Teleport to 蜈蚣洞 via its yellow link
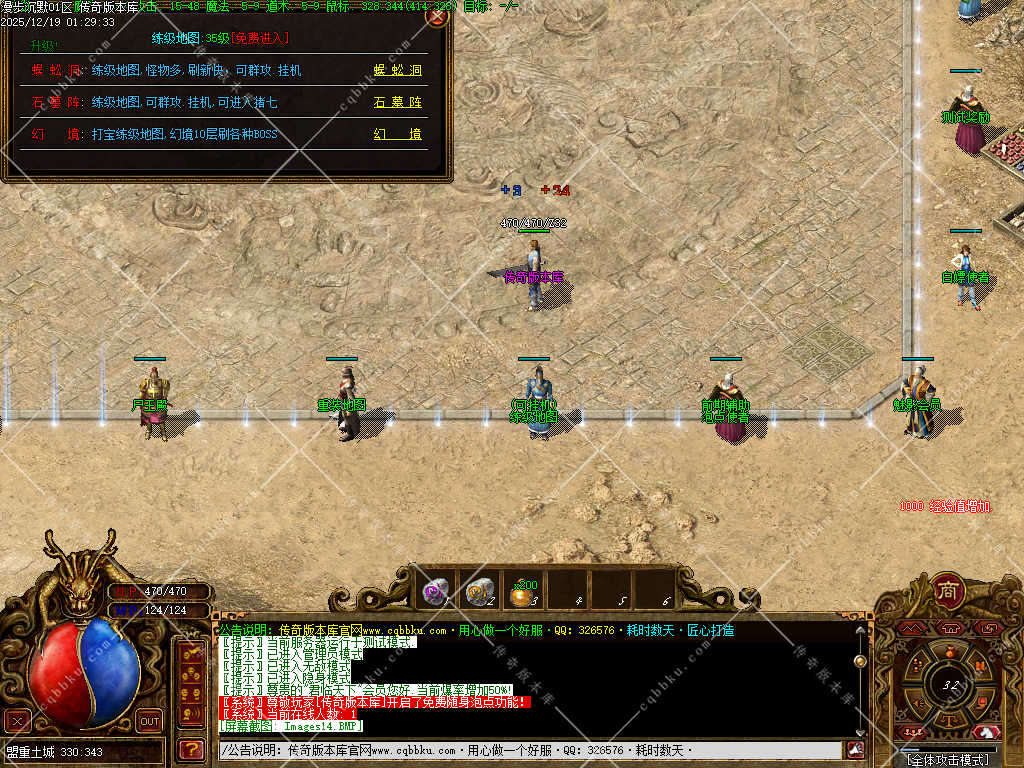Image resolution: width=1024 pixels, height=768 pixels. (398, 71)
